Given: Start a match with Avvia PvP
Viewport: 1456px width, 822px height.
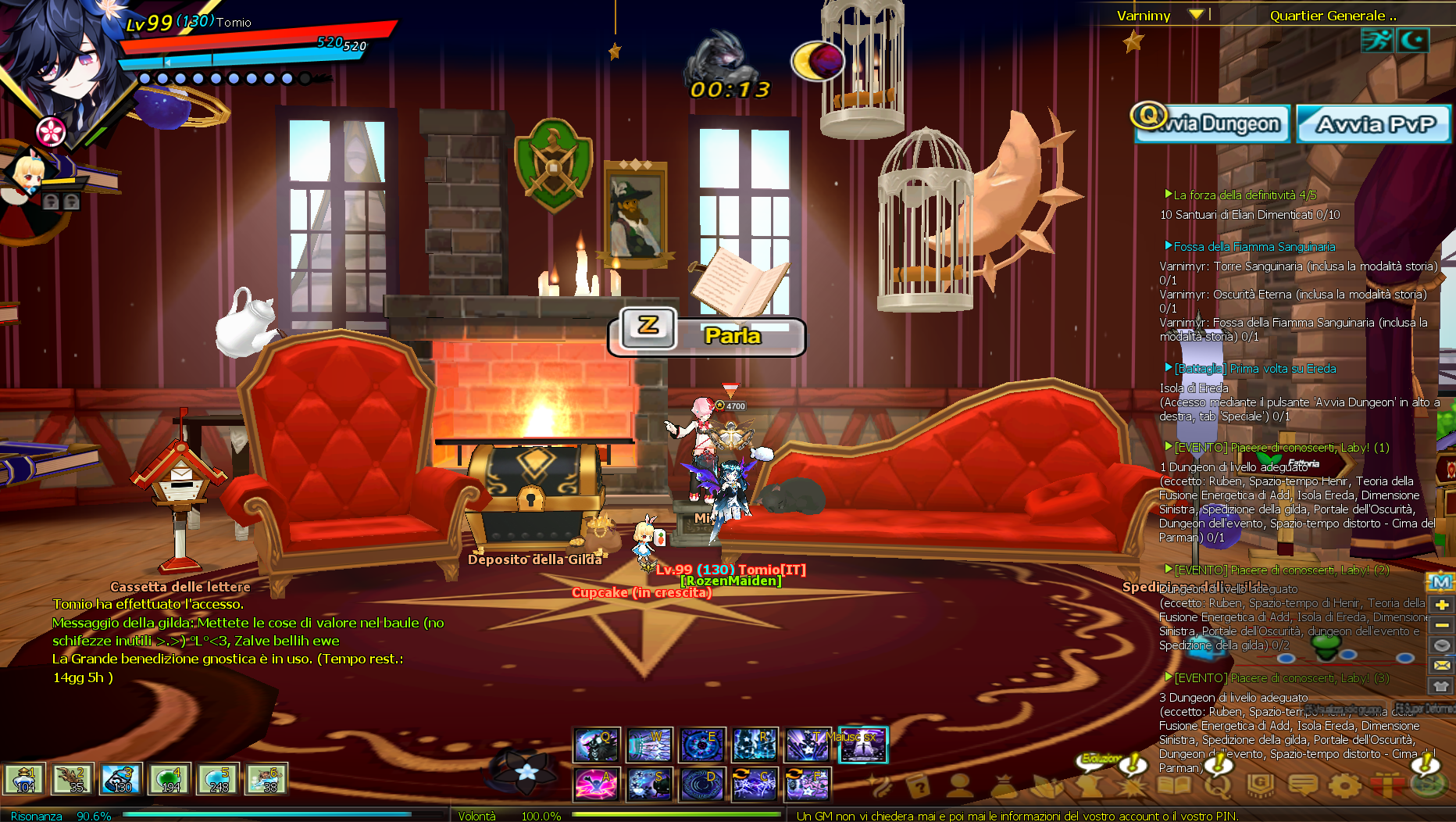Looking at the screenshot, I should (1374, 124).
